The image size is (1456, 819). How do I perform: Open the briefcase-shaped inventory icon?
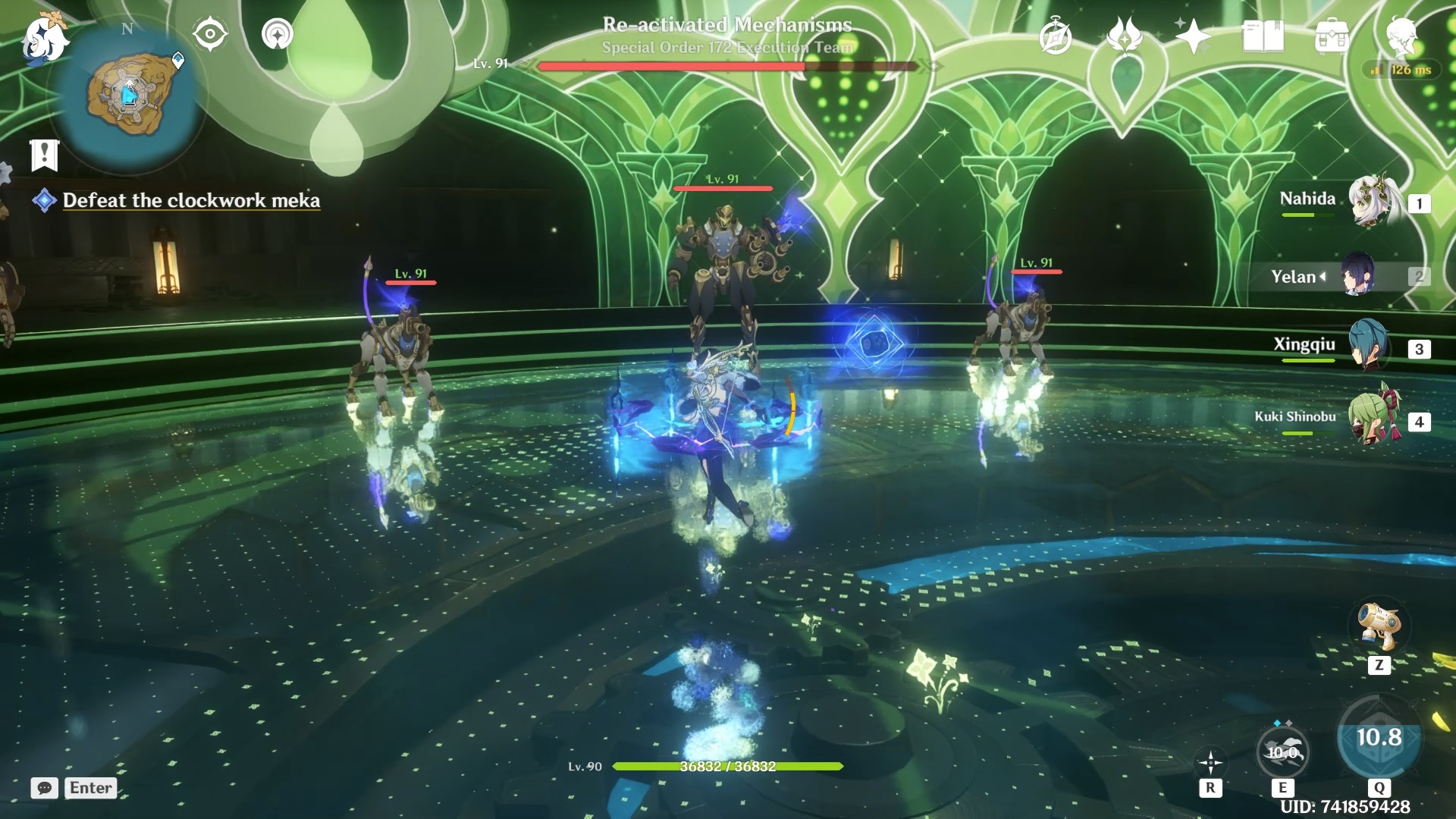1332,36
